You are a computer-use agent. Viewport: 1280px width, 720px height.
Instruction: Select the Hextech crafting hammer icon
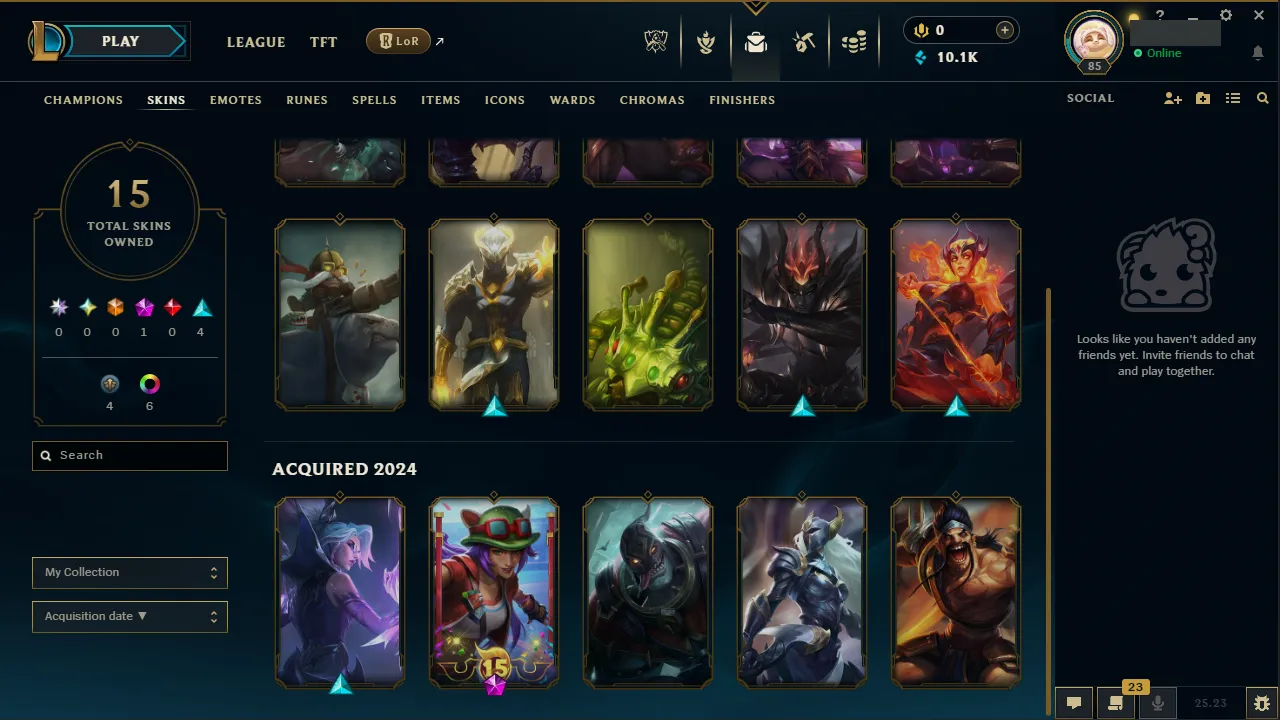click(804, 41)
